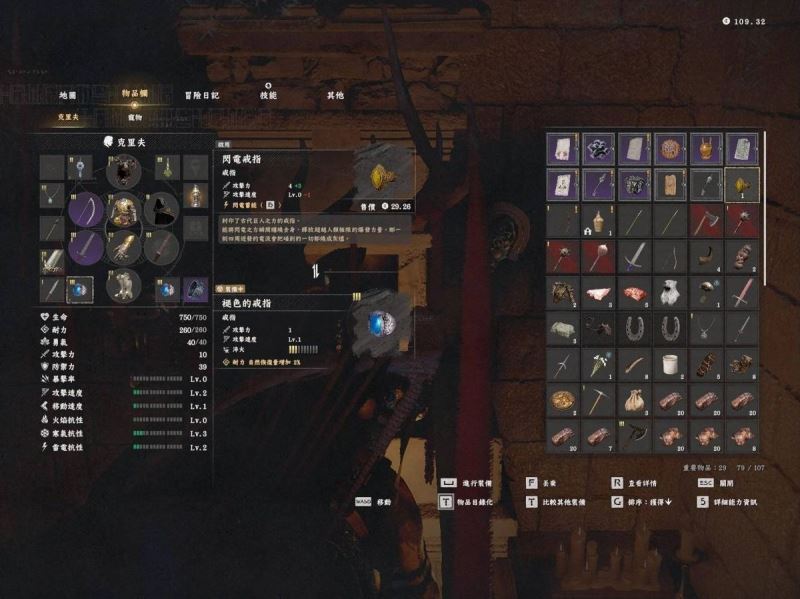Select the golden mask item in inventory
Viewport: 800px width, 599px height.
pos(706,149)
